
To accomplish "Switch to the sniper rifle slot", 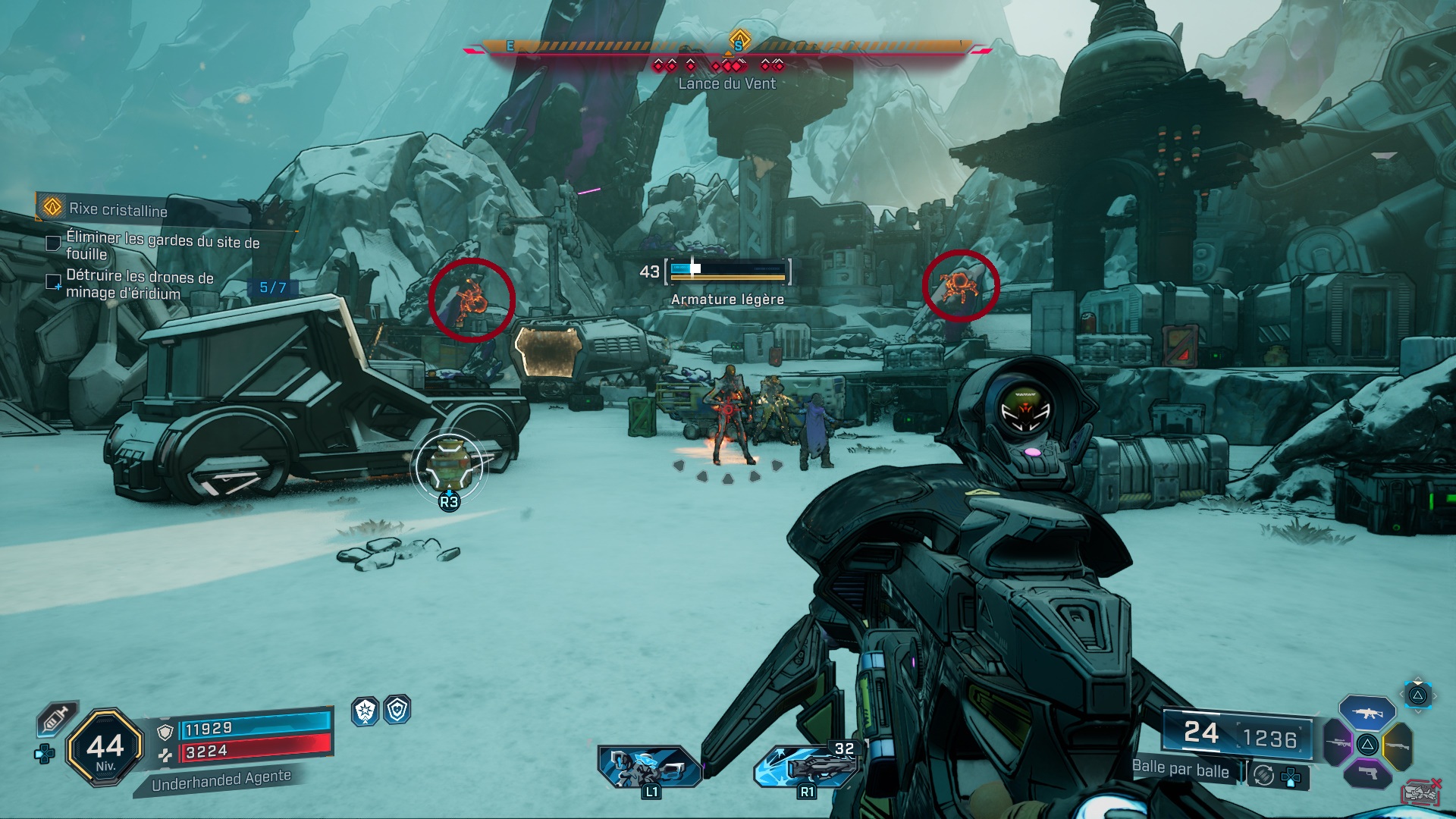I will click(x=1338, y=742).
